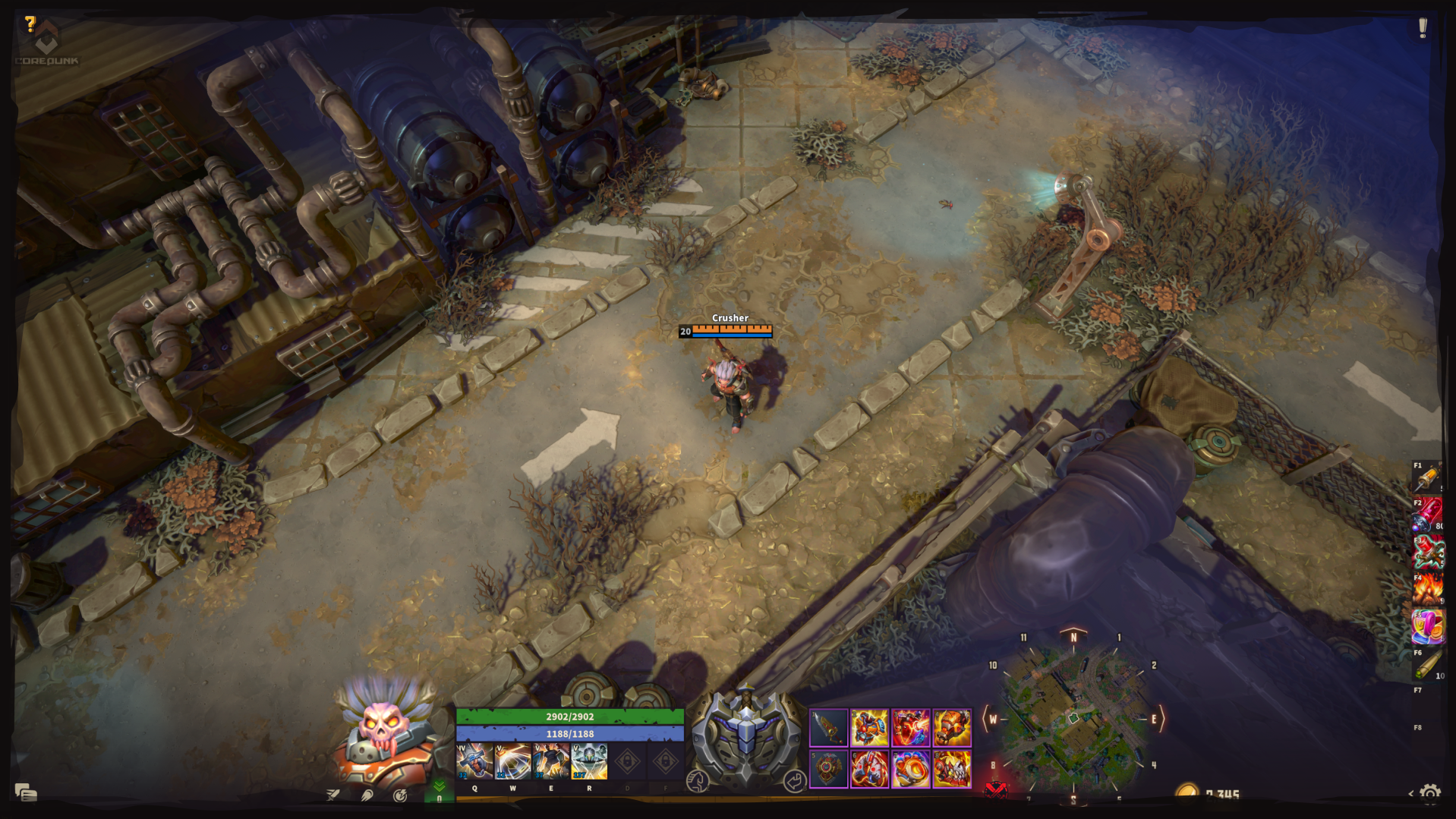Viewport: 1456px width, 819px height.
Task: Click the horse mount button
Action: pyautogui.click(x=698, y=780)
